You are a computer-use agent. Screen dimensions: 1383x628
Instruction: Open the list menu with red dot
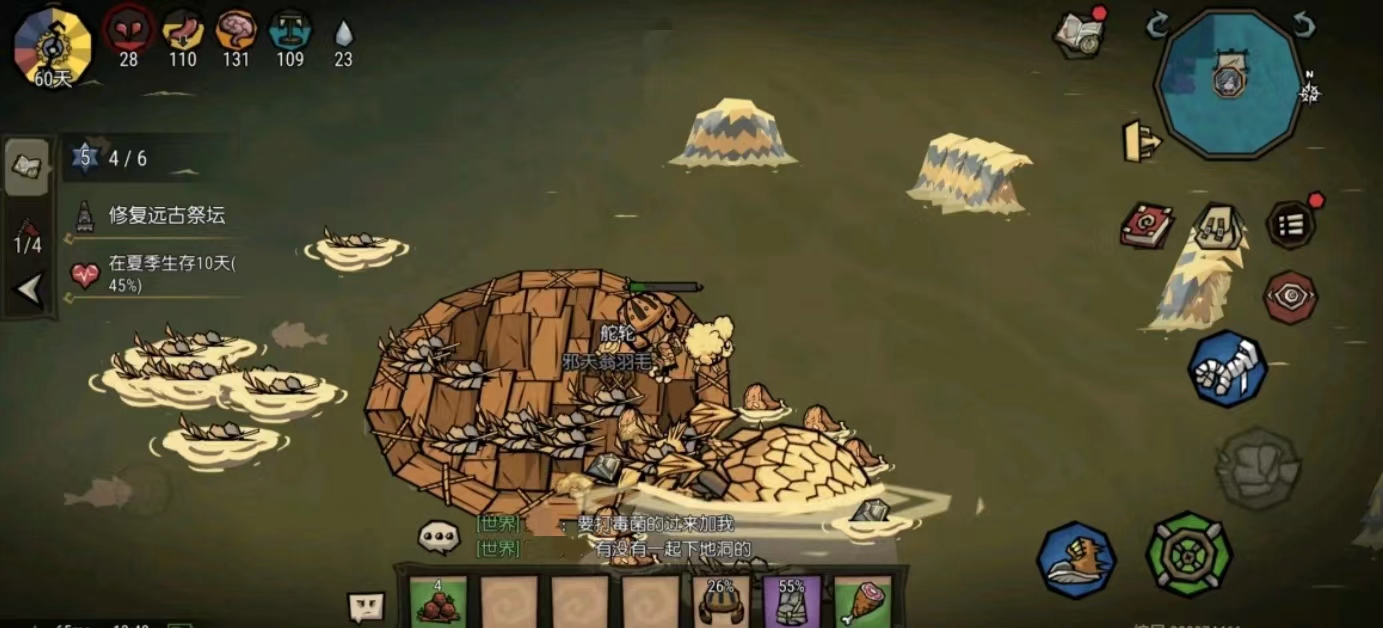click(1291, 225)
